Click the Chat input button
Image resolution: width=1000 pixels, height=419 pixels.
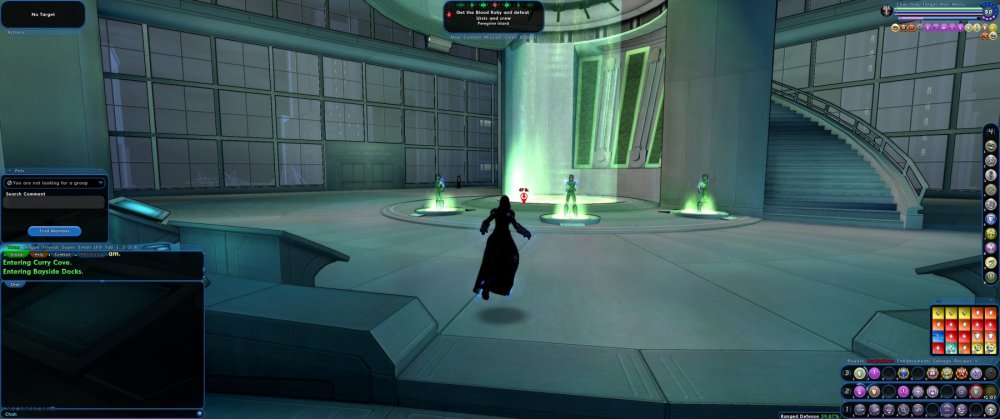[15, 283]
